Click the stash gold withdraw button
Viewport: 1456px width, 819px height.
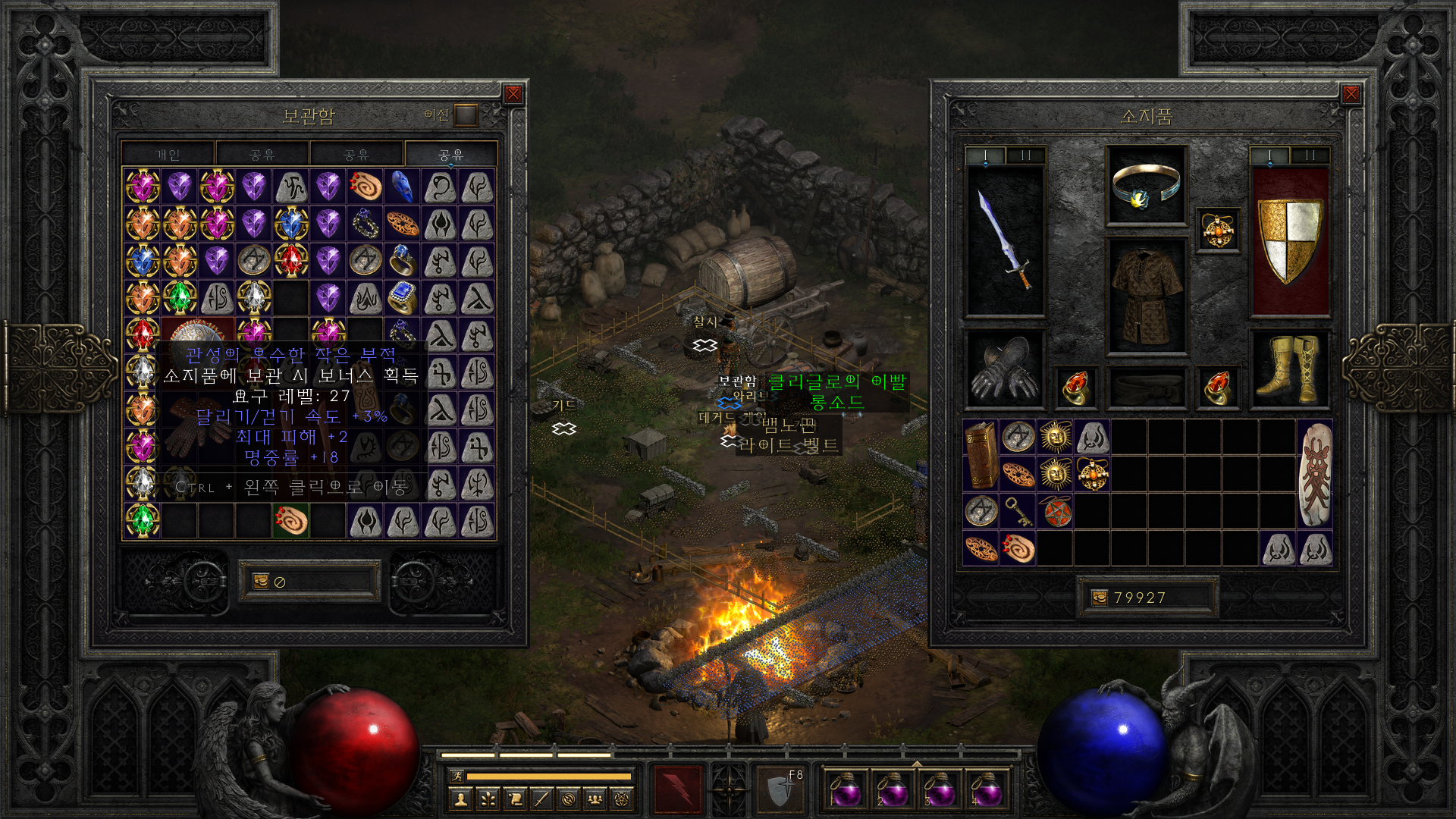pos(261,582)
